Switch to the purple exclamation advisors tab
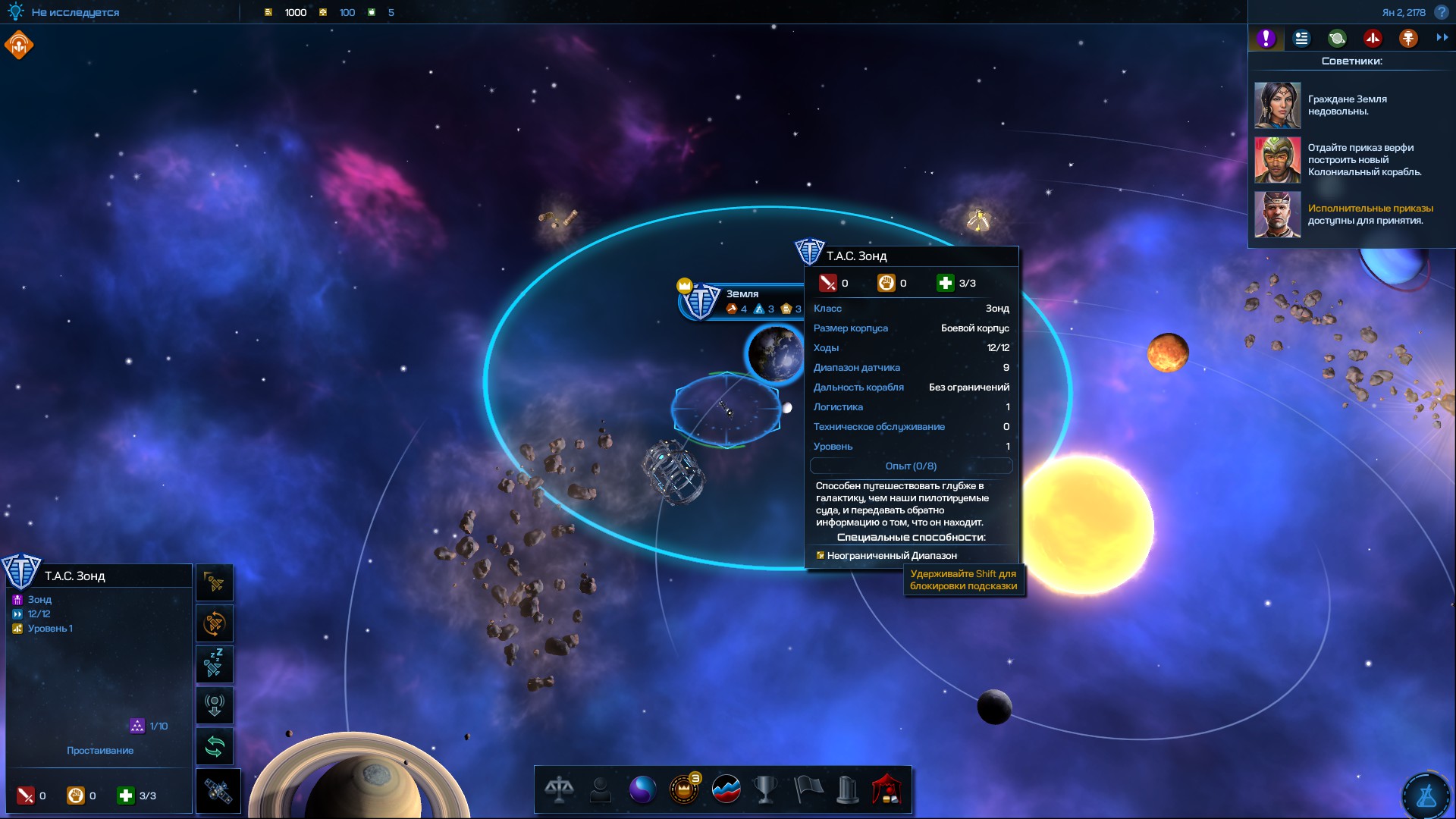The width and height of the screenshot is (1456, 819). (x=1266, y=38)
